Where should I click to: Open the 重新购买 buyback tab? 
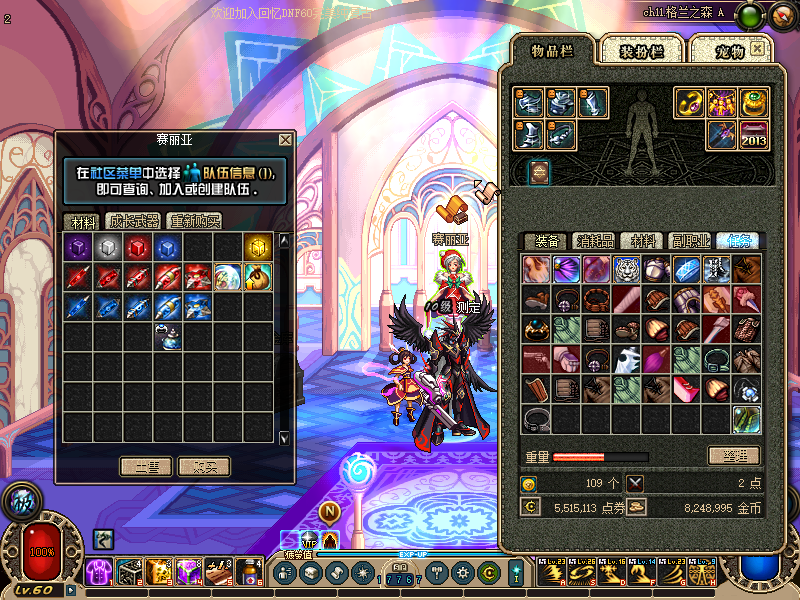click(195, 221)
